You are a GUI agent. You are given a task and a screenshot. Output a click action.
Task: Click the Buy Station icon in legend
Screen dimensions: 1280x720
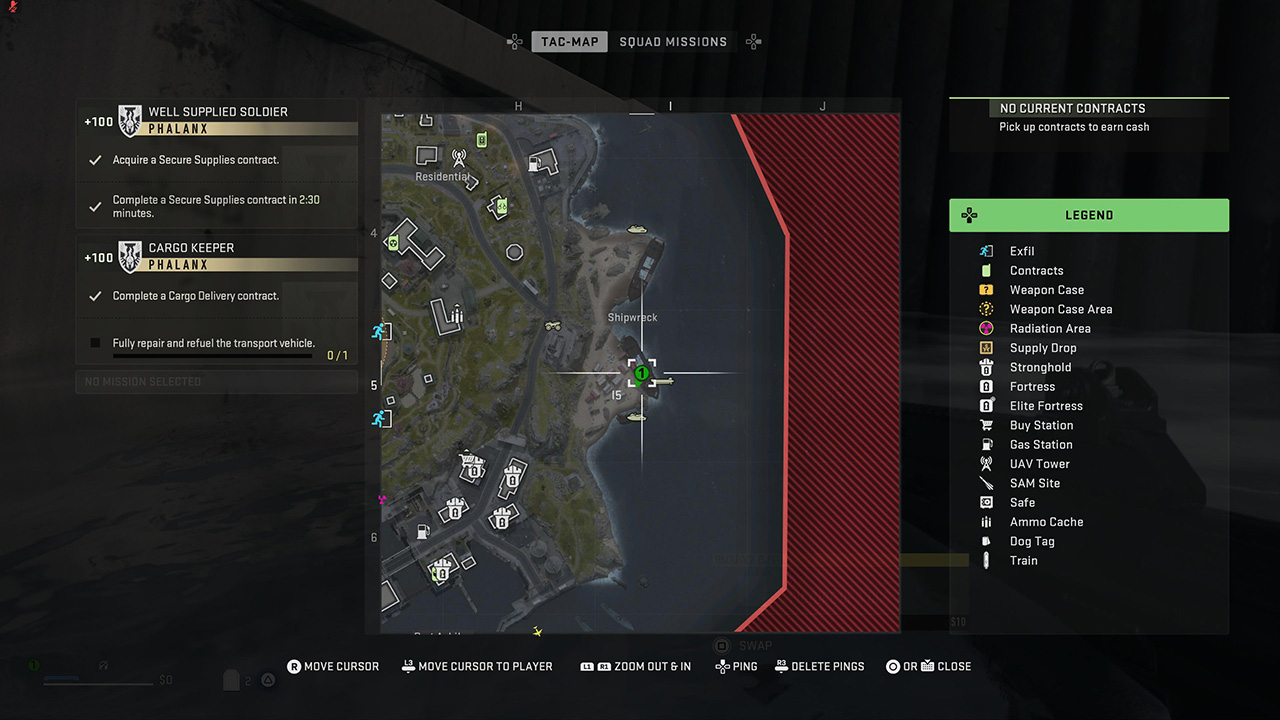[x=986, y=425]
